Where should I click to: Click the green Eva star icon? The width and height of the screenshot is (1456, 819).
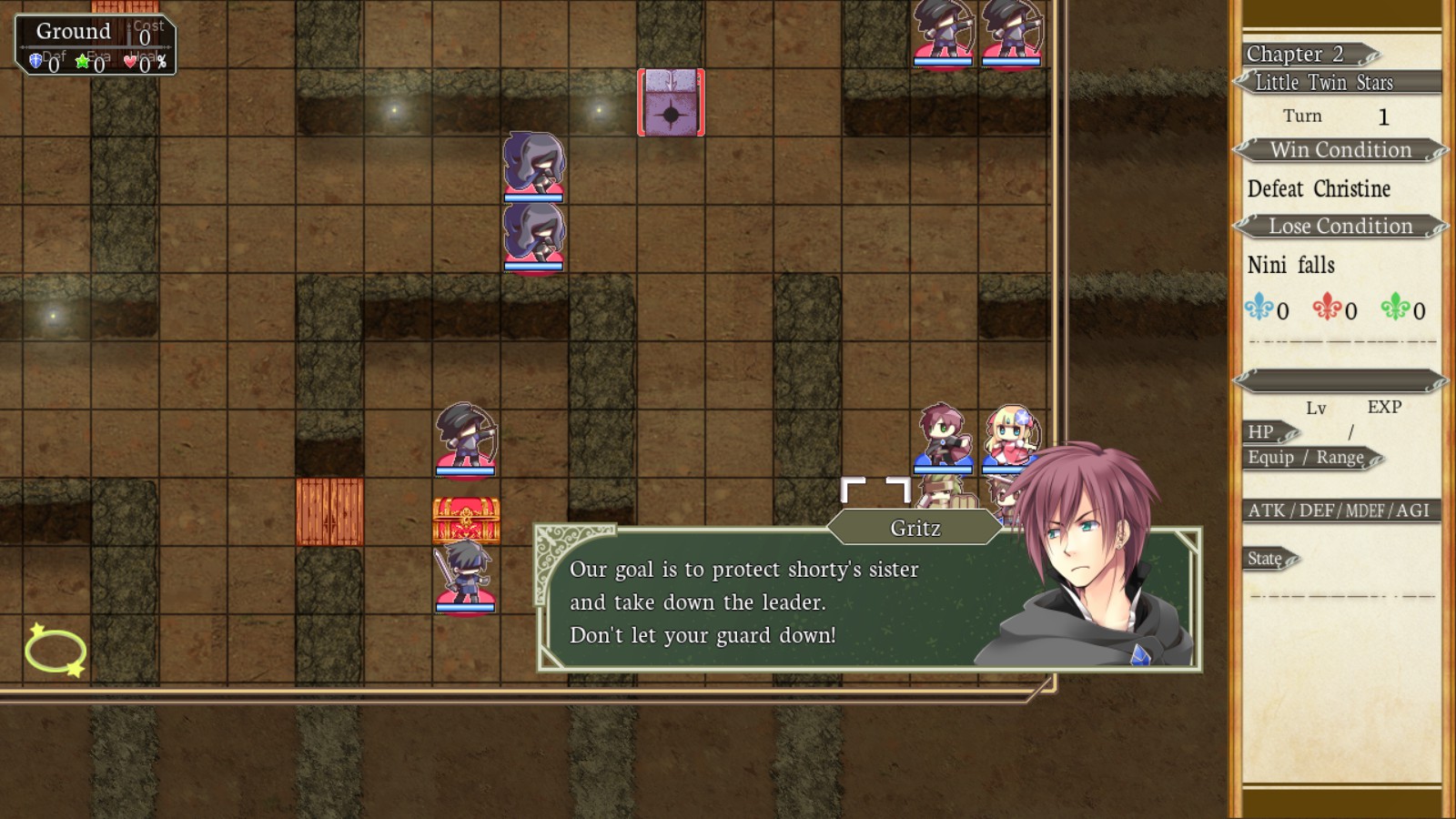[82, 61]
